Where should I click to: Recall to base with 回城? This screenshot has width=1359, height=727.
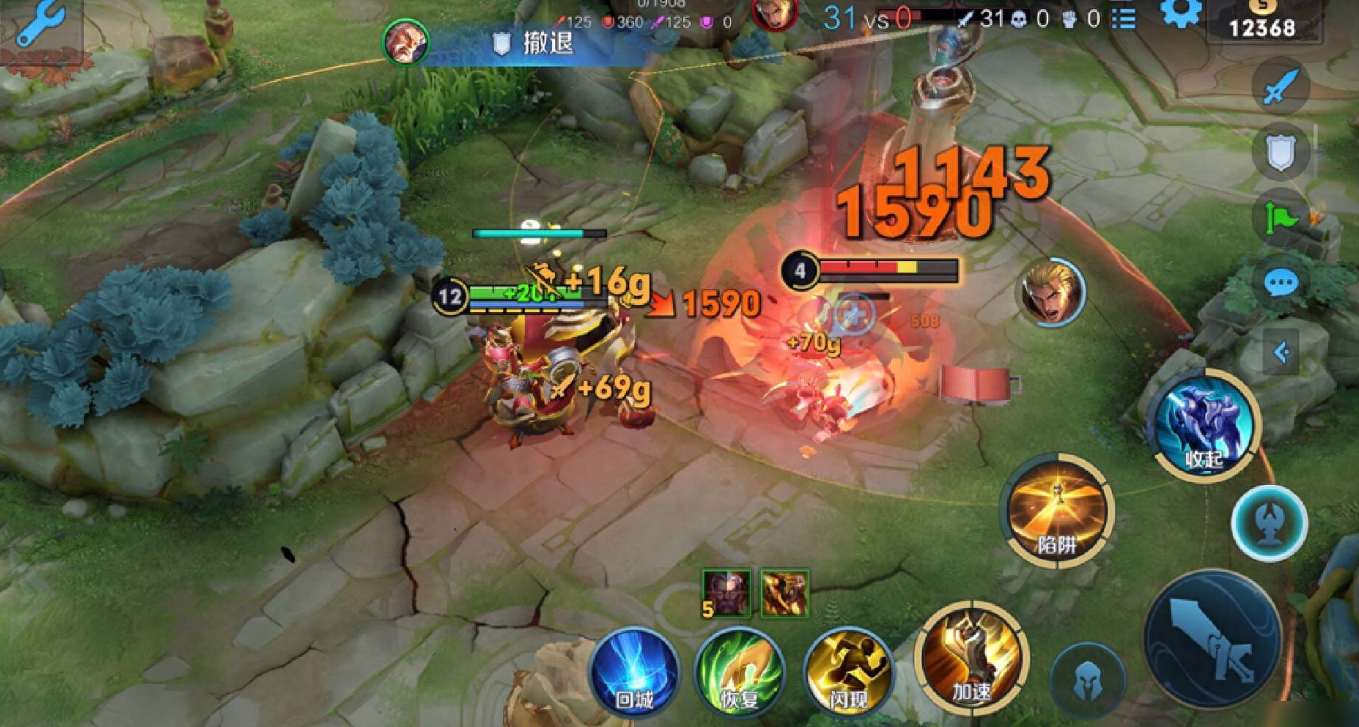click(x=633, y=669)
